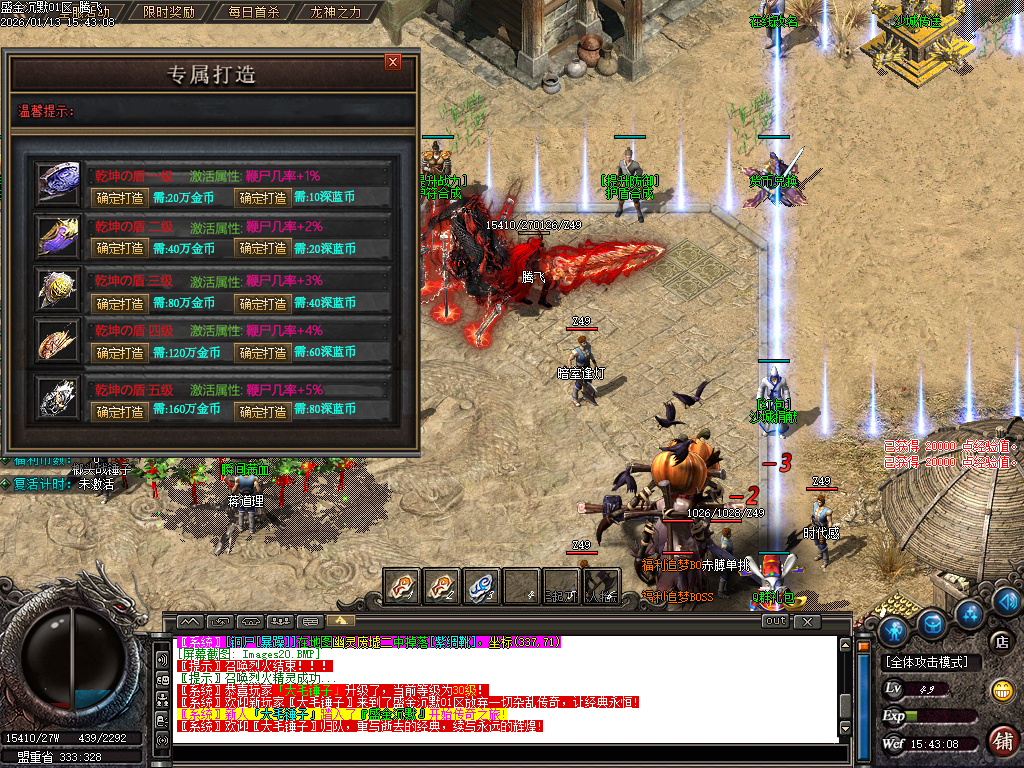1024x768 pixels.
Task: Confirm forging level-two shield for 40万金币
Action: pyautogui.click(x=120, y=249)
